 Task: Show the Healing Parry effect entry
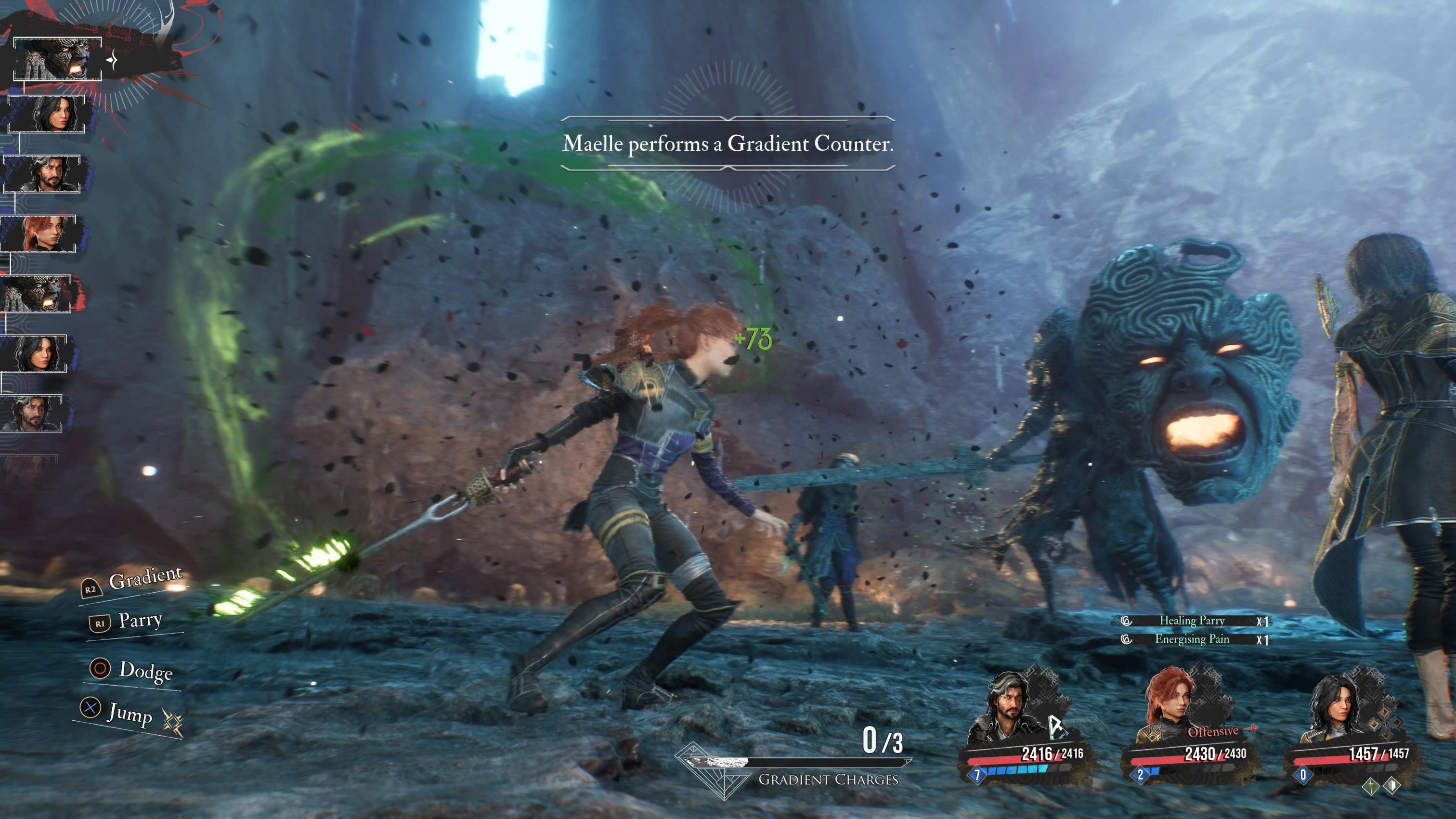pyautogui.click(x=1193, y=621)
